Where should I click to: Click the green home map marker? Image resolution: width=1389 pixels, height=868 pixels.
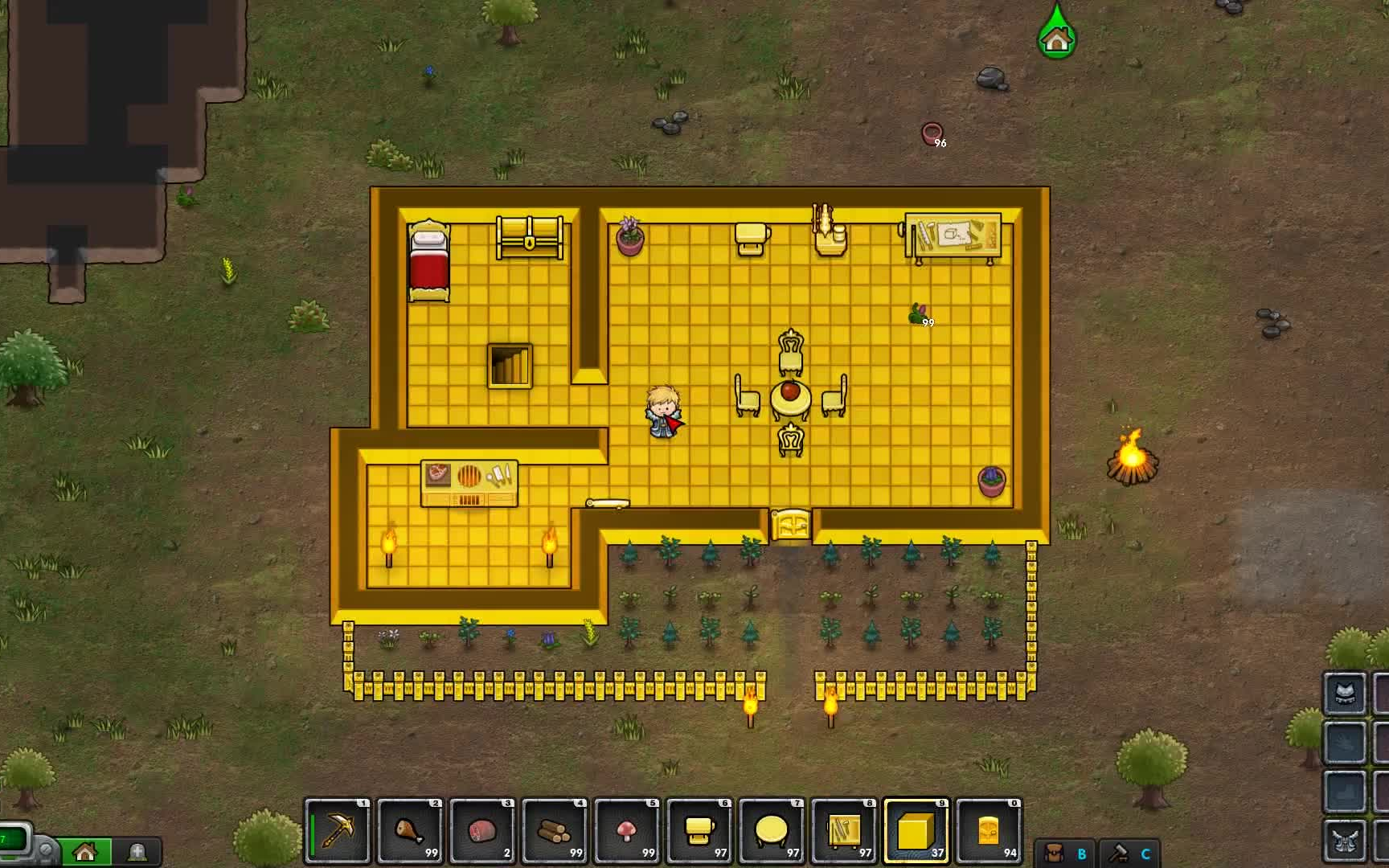point(1056,37)
